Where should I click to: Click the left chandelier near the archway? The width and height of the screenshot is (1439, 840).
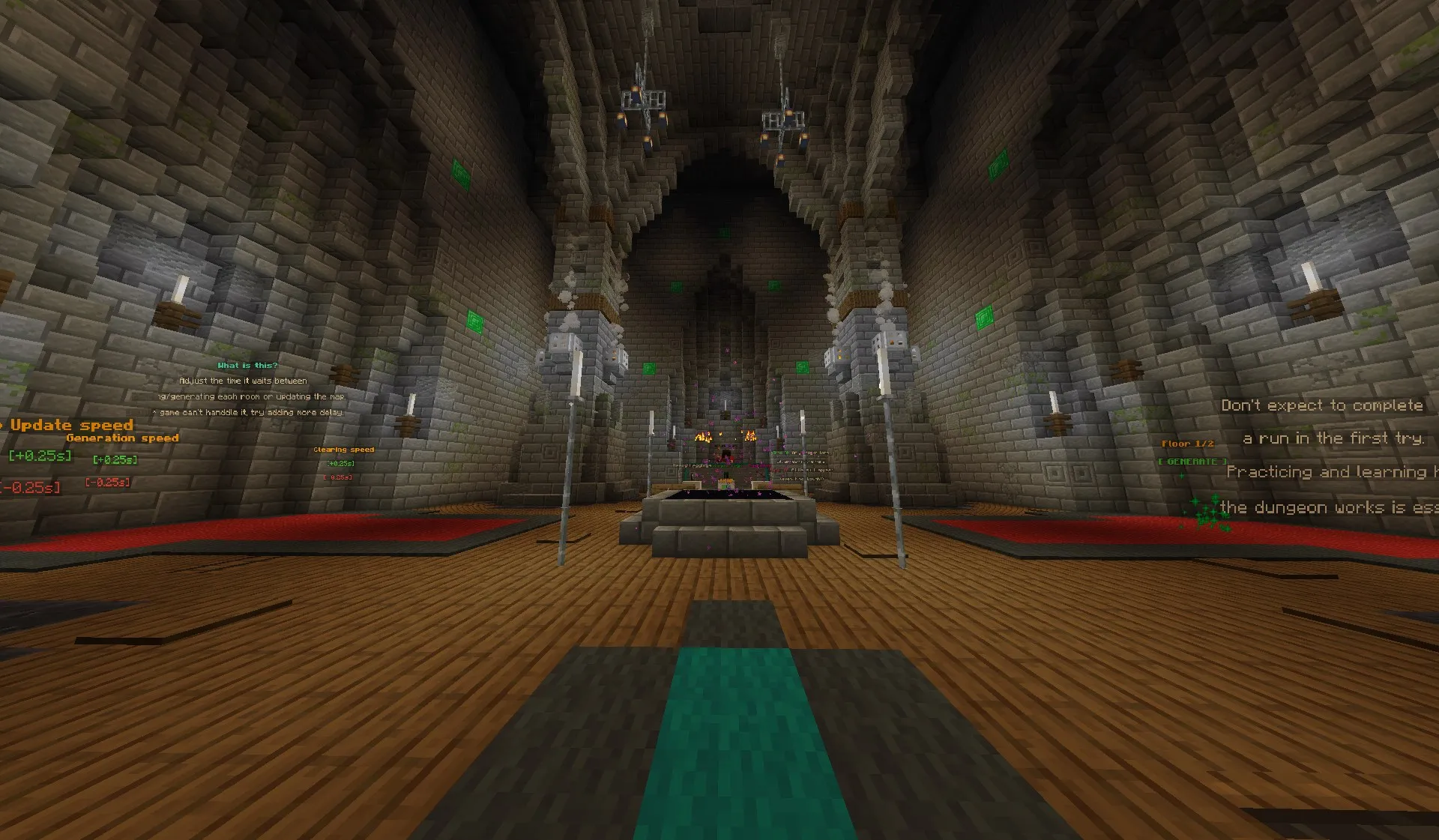tap(642, 97)
